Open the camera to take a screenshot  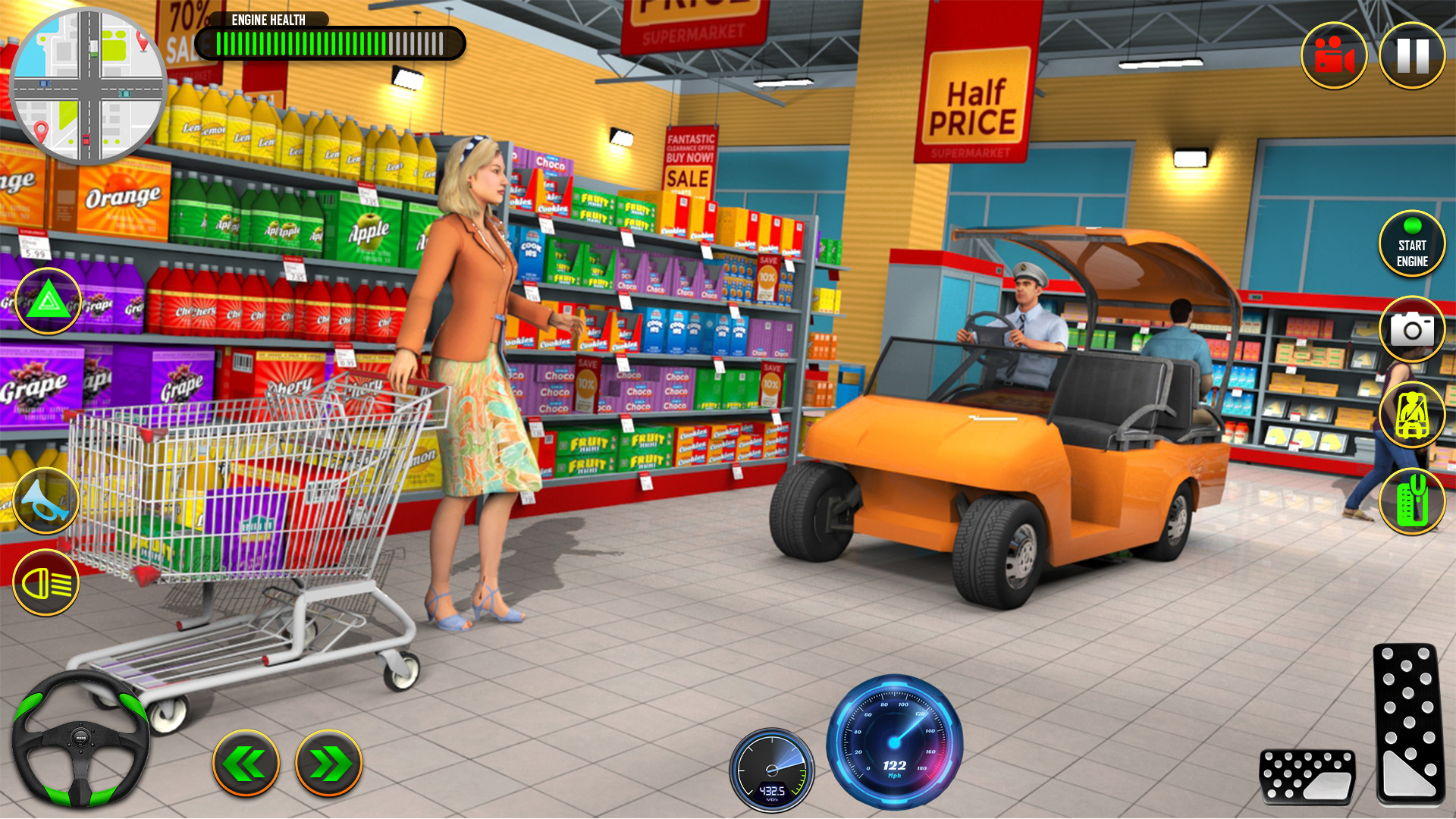(1412, 329)
